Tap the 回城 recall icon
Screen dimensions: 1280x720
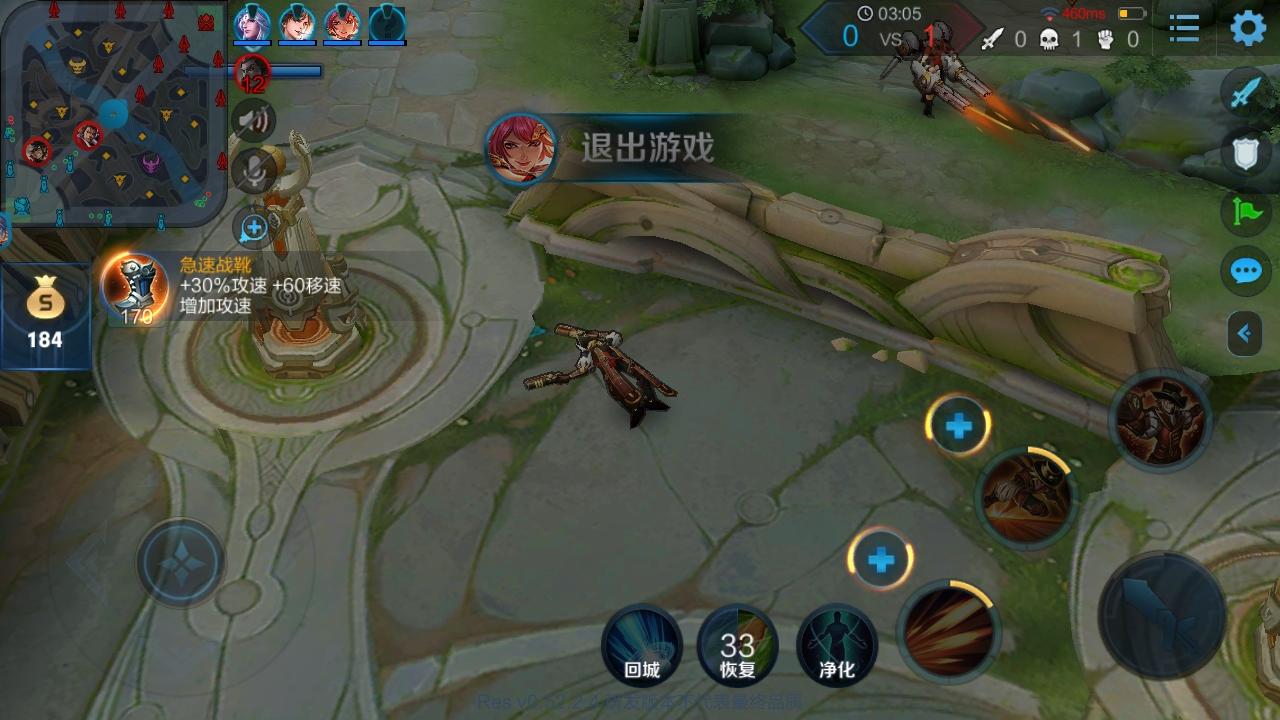[x=640, y=646]
